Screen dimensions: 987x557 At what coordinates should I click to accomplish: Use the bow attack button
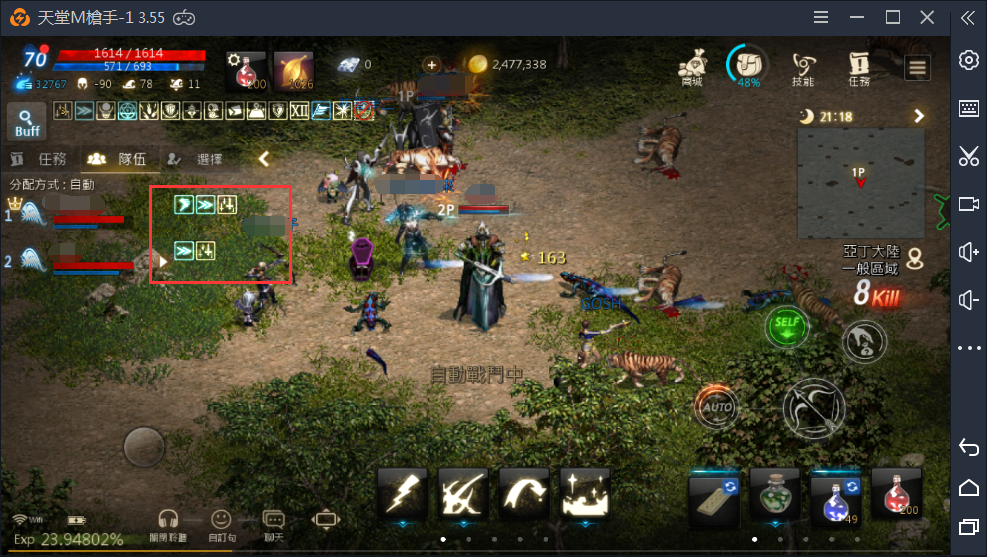(813, 408)
